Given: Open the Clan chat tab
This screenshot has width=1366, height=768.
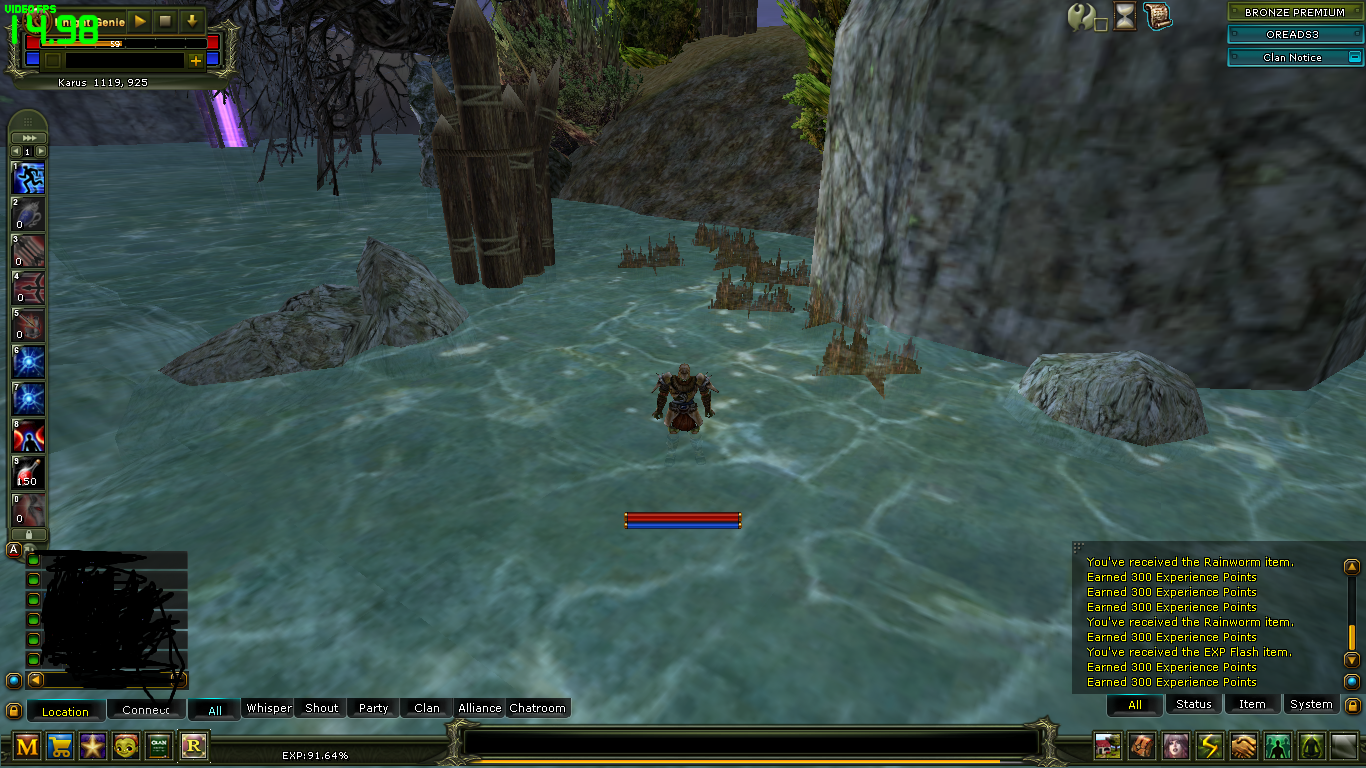Looking at the screenshot, I should 427,708.
